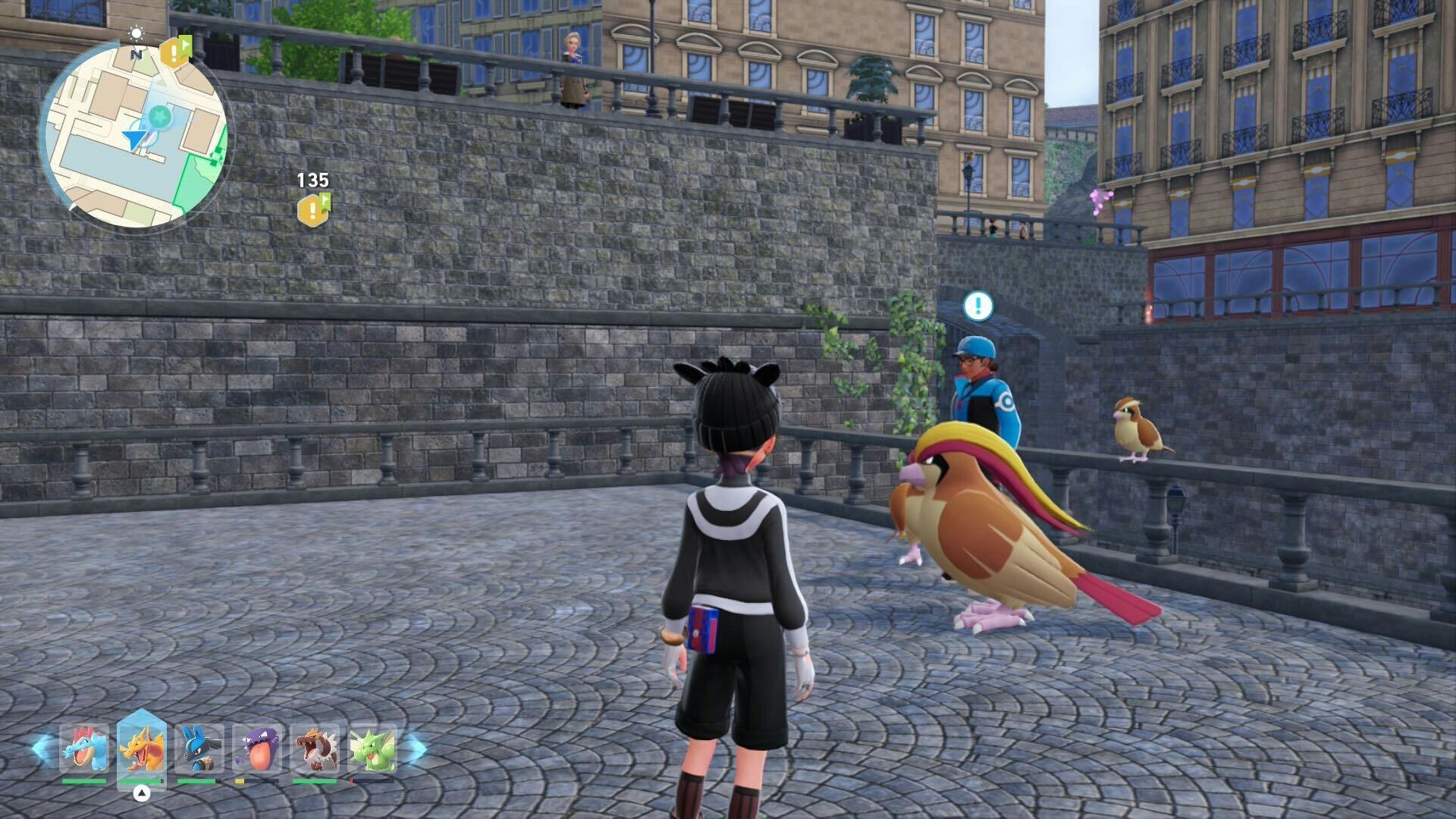Image resolution: width=1456 pixels, height=819 pixels.
Task: Select Feraligatr in the party bar
Action: pyautogui.click(x=83, y=749)
